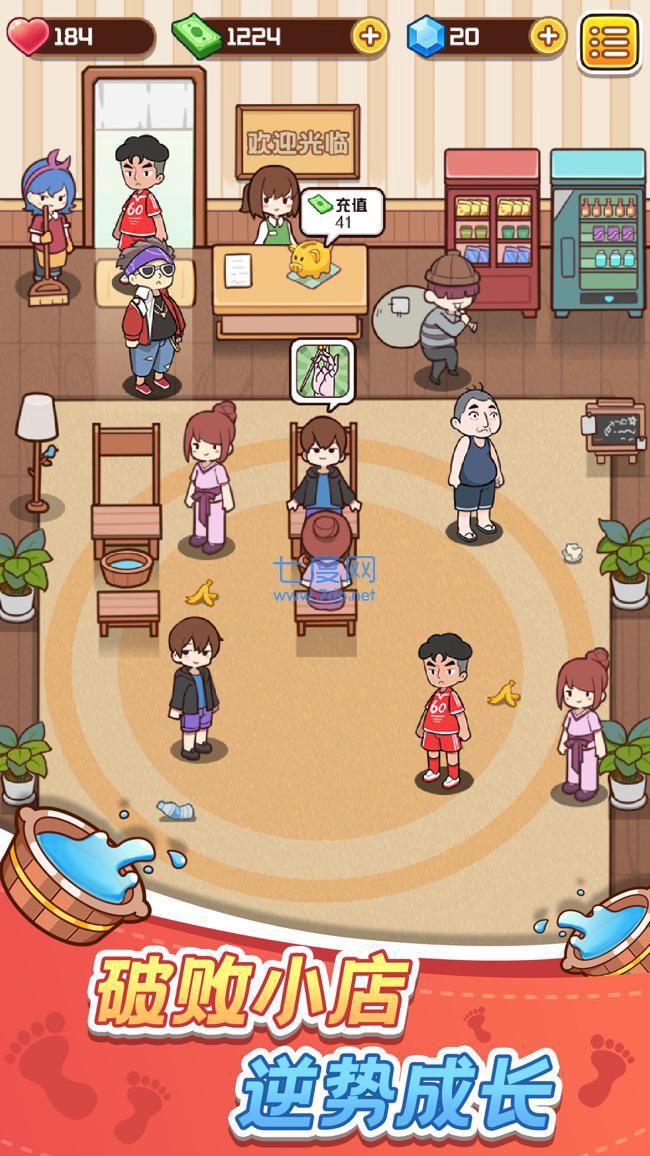Add more cash with the plus button
Image resolution: width=650 pixels, height=1156 pixels.
369,37
